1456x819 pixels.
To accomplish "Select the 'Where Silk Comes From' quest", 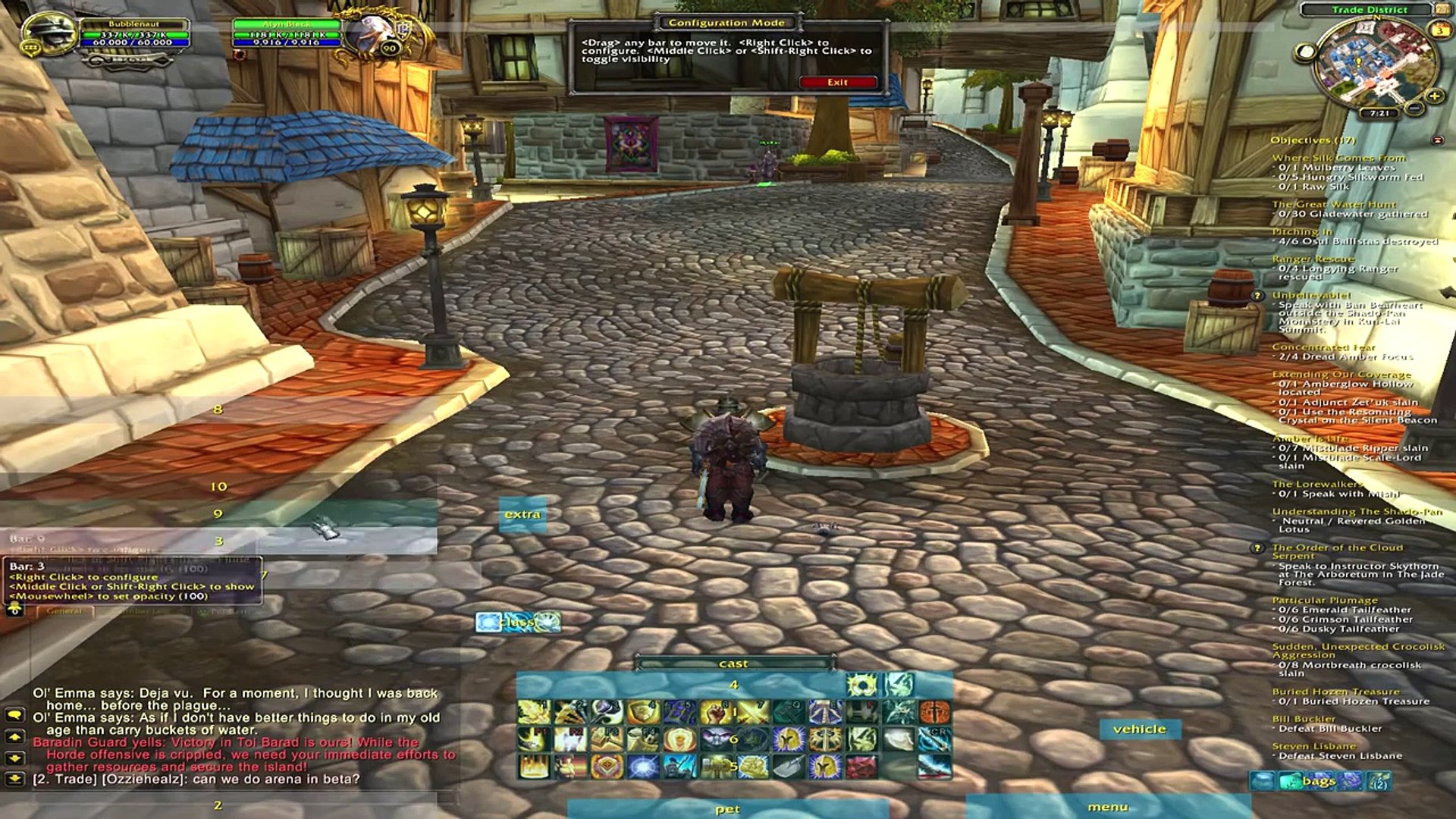I will pos(1338,158).
